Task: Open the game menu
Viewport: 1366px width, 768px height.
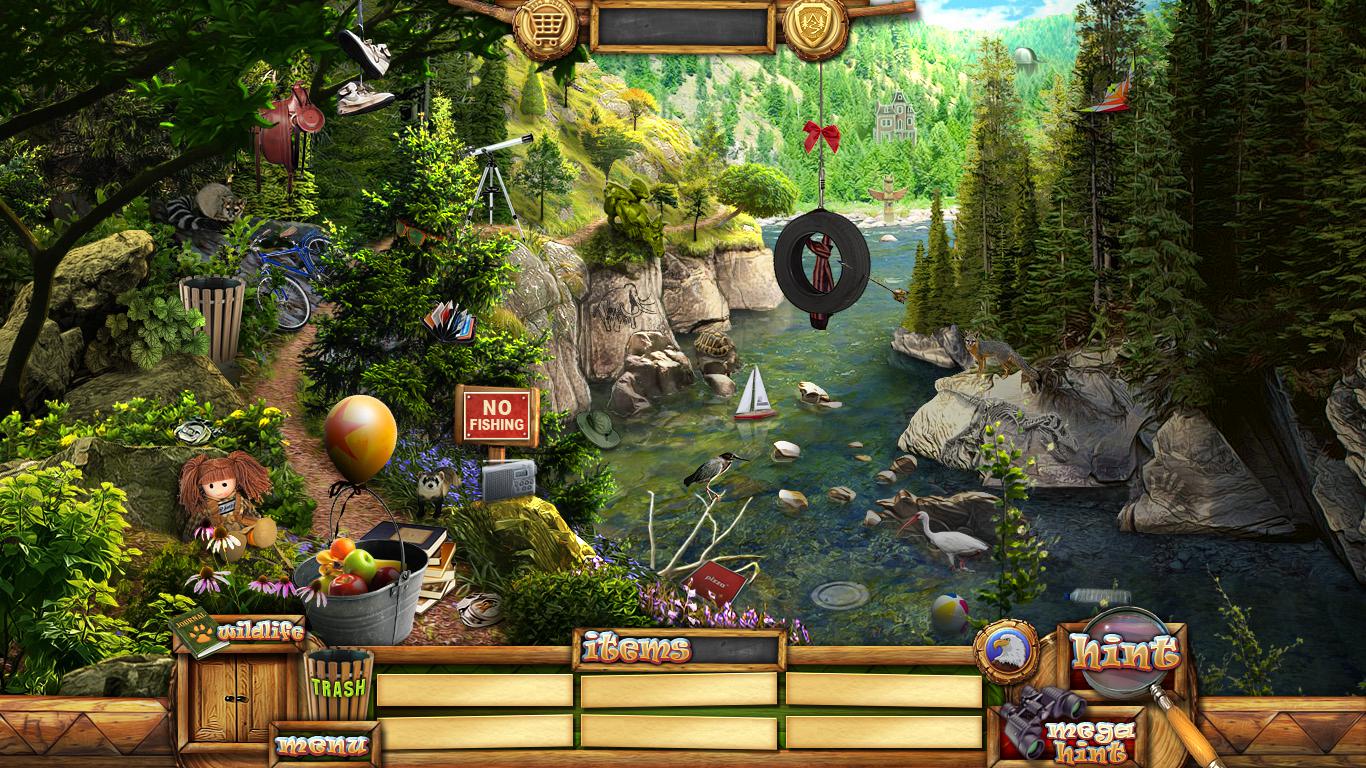Action: coord(323,744)
